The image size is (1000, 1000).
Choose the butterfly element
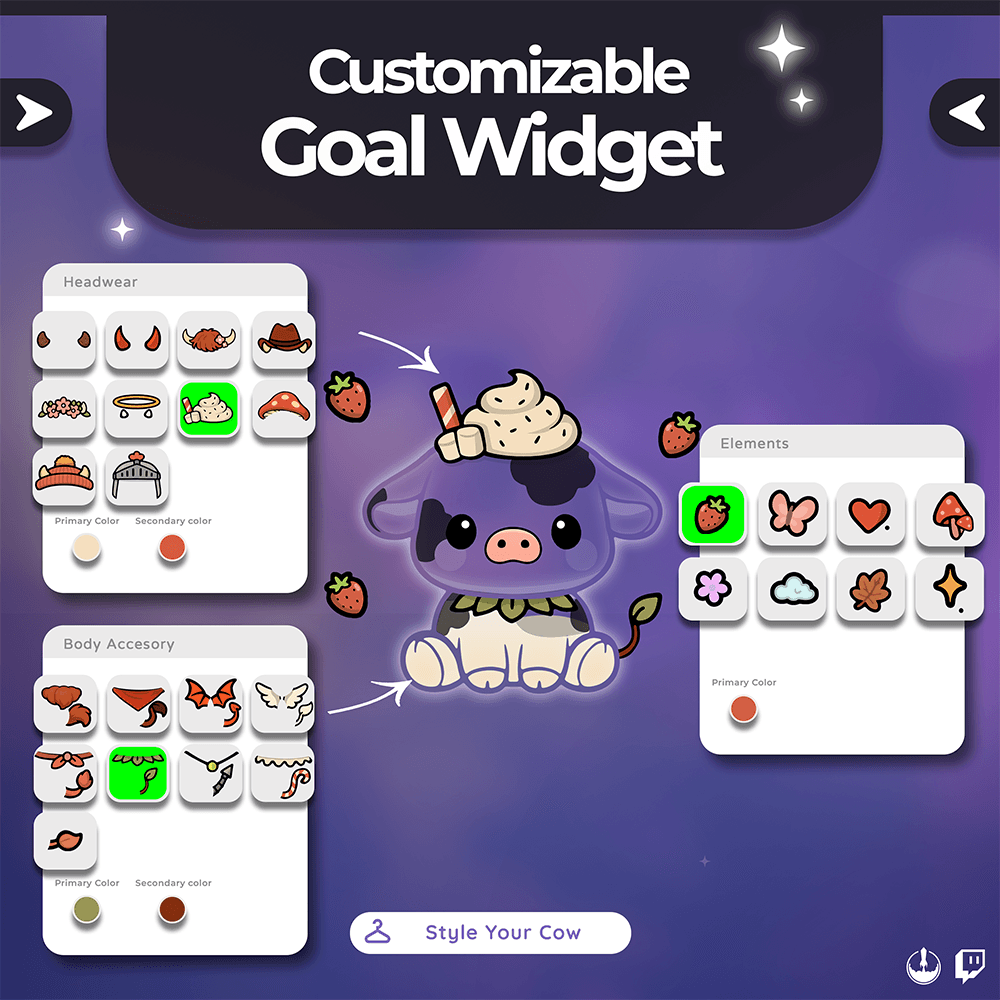click(792, 514)
